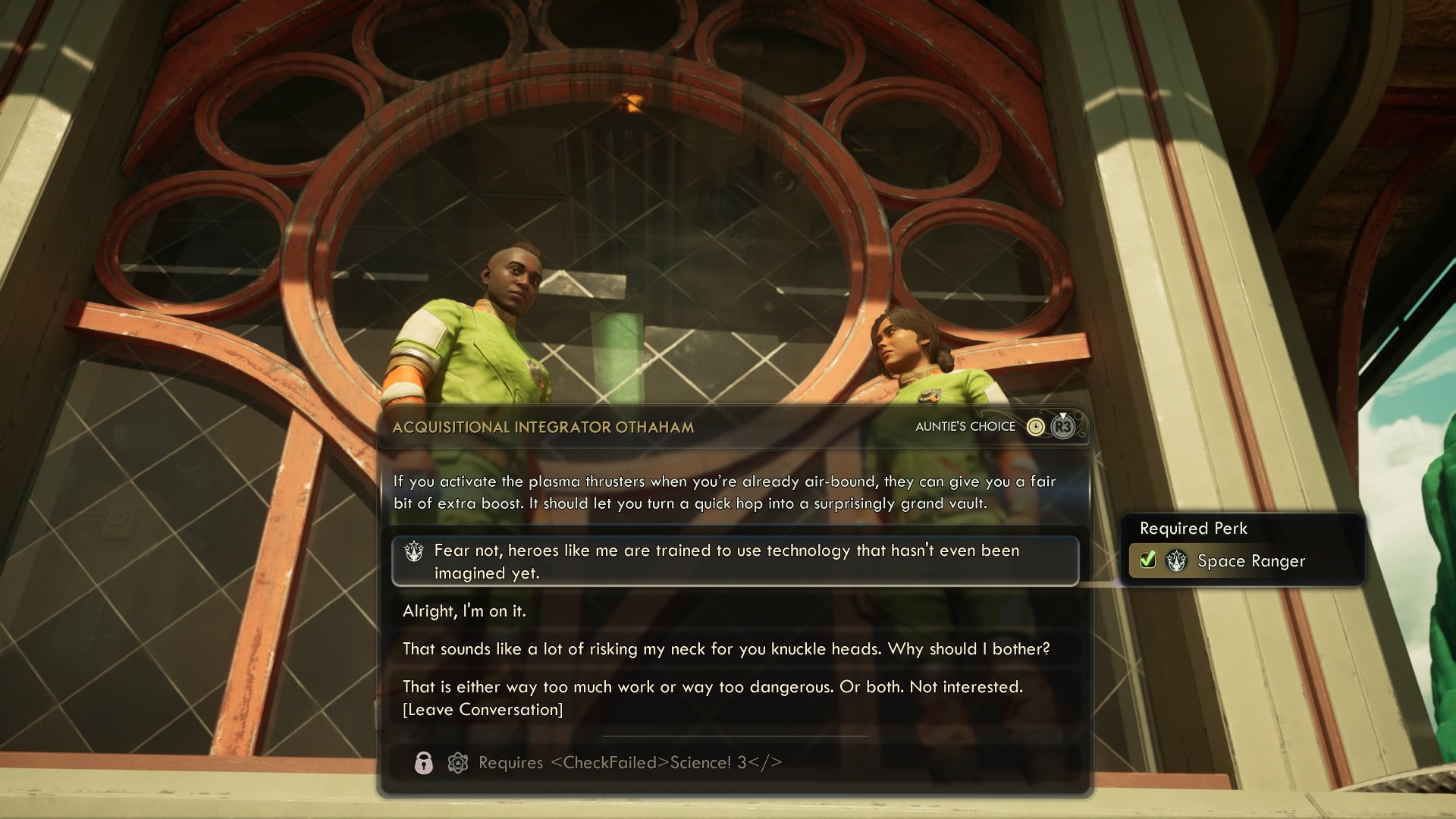Select the Alright, I'm on it response
The width and height of the screenshot is (1456, 819).
(466, 610)
